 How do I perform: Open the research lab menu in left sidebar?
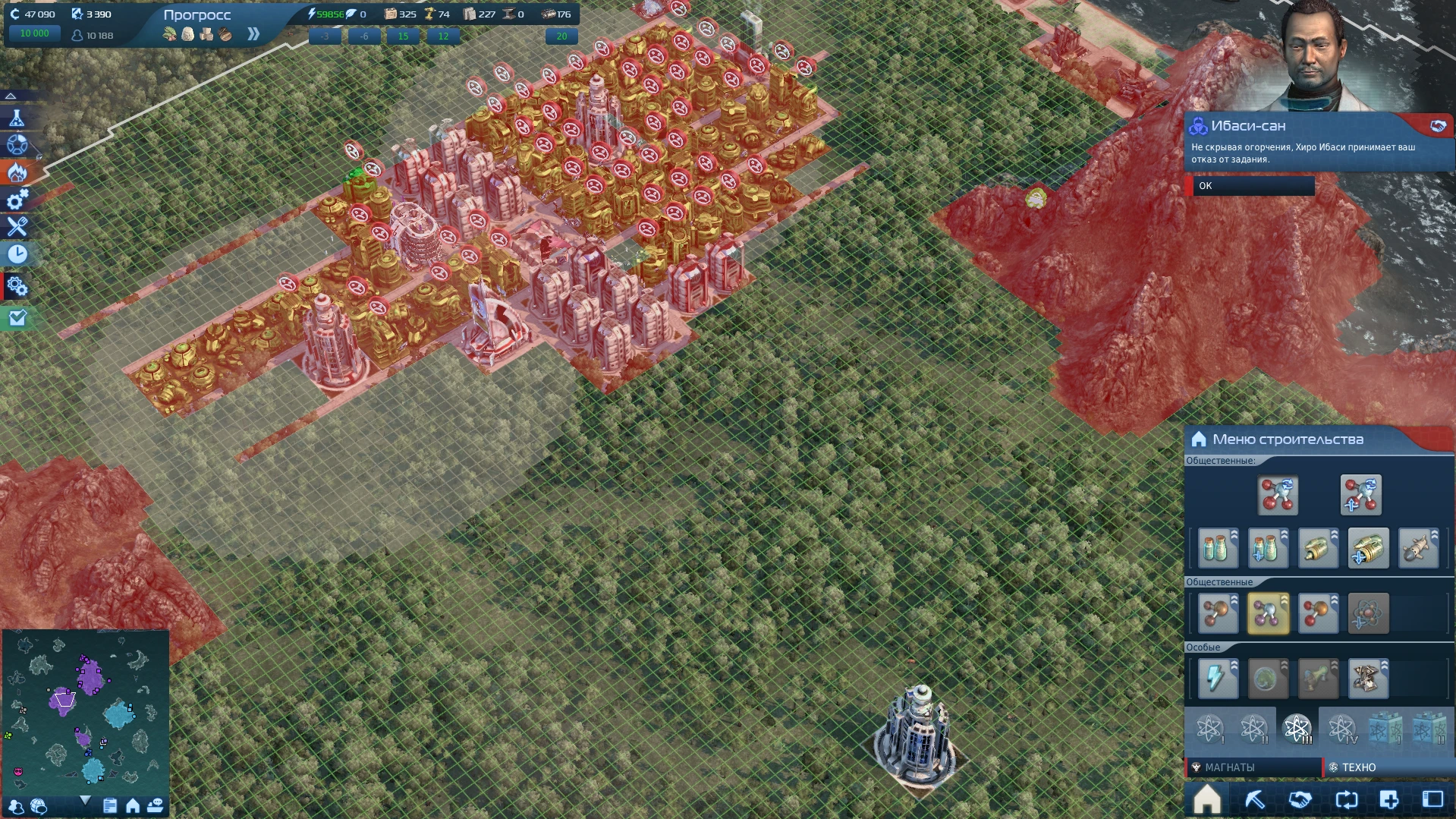coord(17,118)
